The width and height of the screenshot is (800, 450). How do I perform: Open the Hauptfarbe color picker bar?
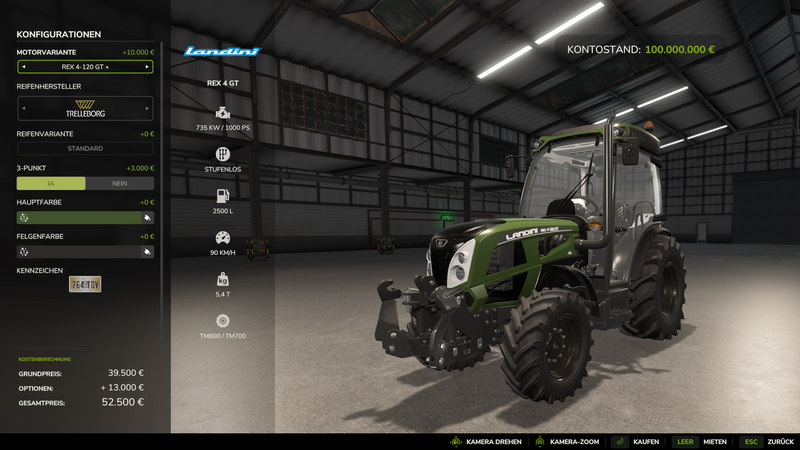(x=85, y=217)
